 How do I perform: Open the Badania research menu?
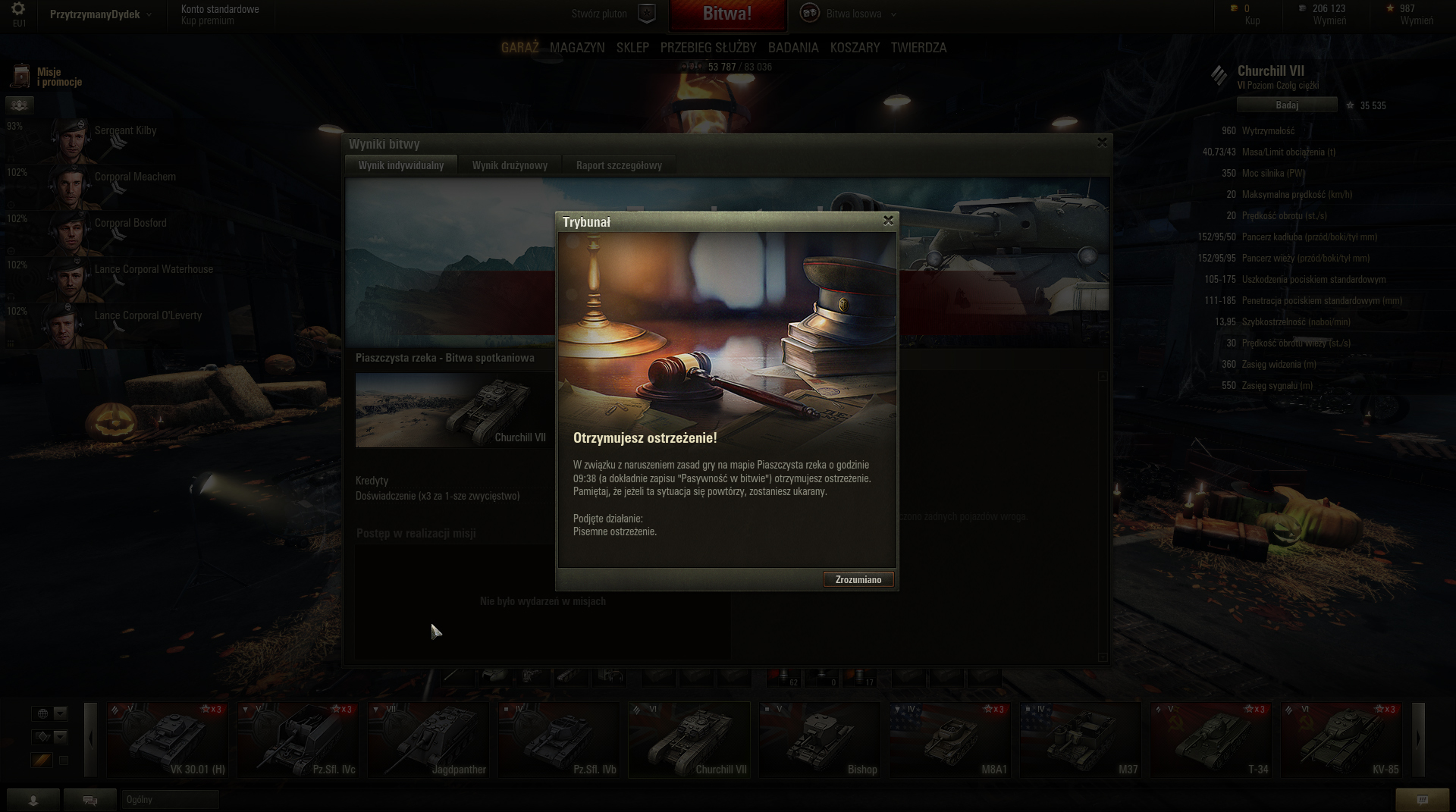click(x=793, y=48)
